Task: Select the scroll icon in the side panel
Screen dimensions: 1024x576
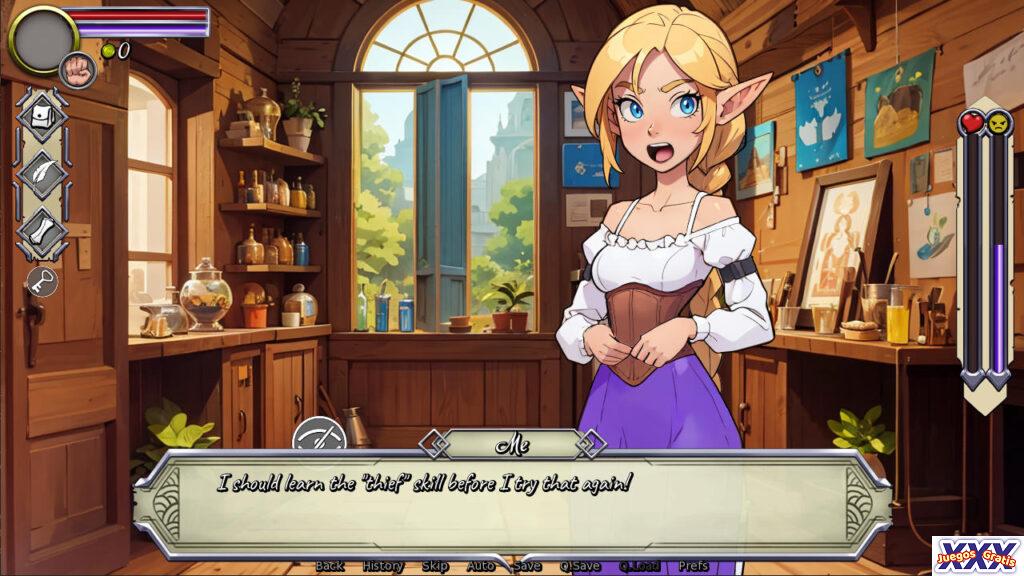Action: tap(42, 232)
